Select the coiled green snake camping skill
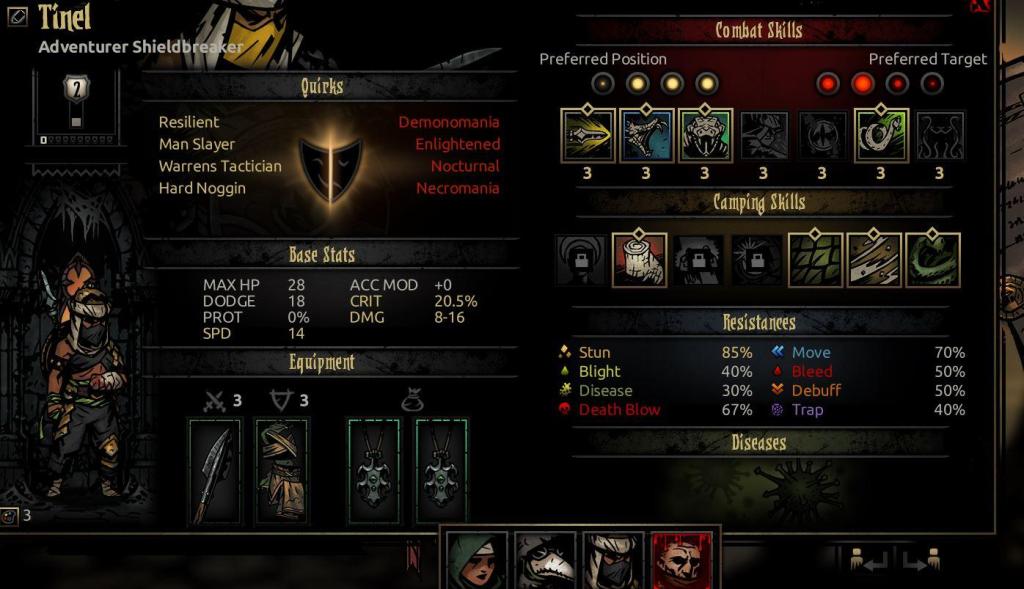The image size is (1024, 589). pyautogui.click(x=932, y=260)
